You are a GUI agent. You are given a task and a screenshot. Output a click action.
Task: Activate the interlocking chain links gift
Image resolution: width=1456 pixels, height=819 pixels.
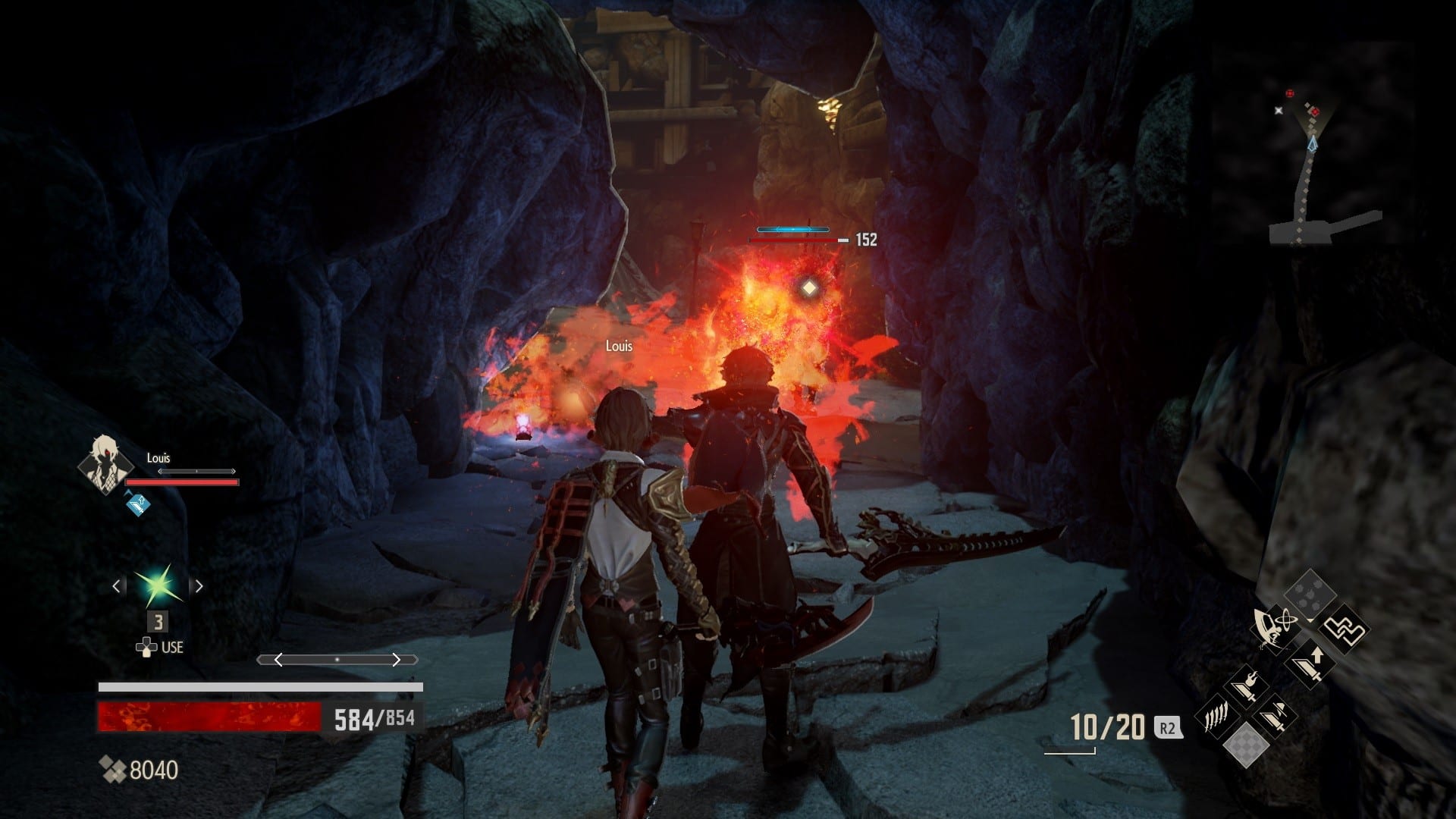[1343, 629]
